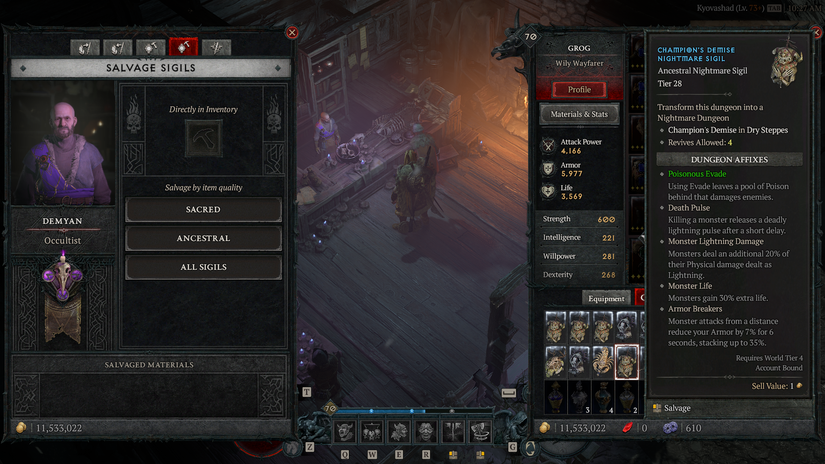The height and width of the screenshot is (464, 825).
Task: Select the scorpion sigil in inventory
Action: pos(603,360)
